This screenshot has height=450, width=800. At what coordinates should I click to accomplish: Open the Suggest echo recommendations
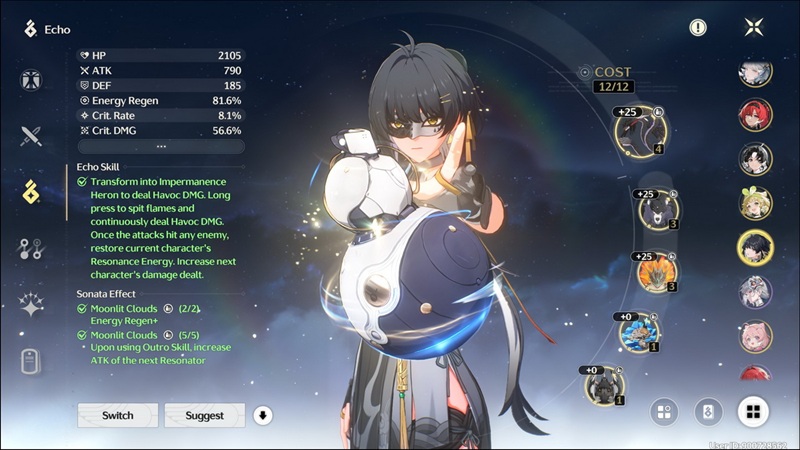(204, 414)
